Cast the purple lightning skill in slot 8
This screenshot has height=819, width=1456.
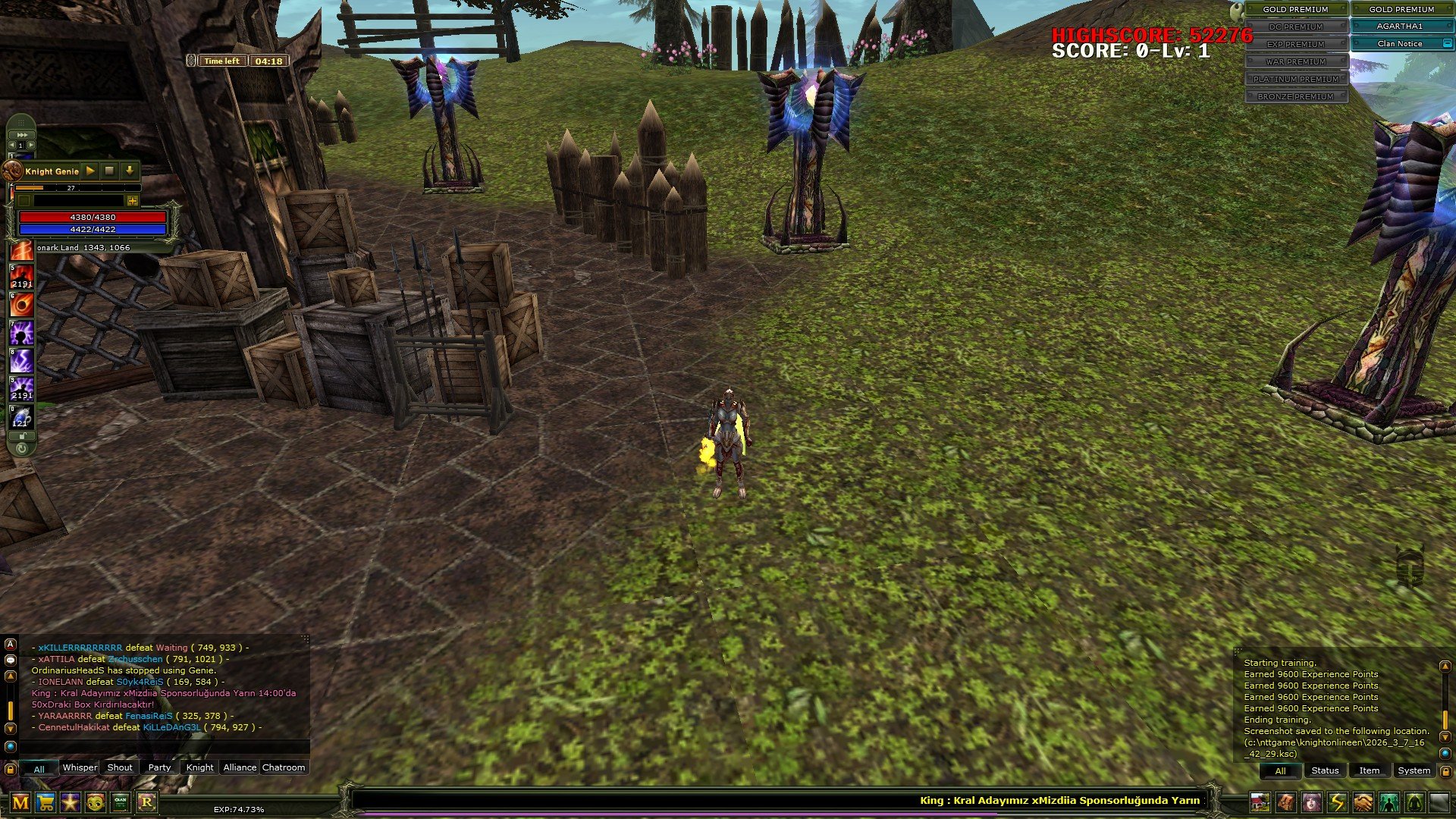point(22,361)
